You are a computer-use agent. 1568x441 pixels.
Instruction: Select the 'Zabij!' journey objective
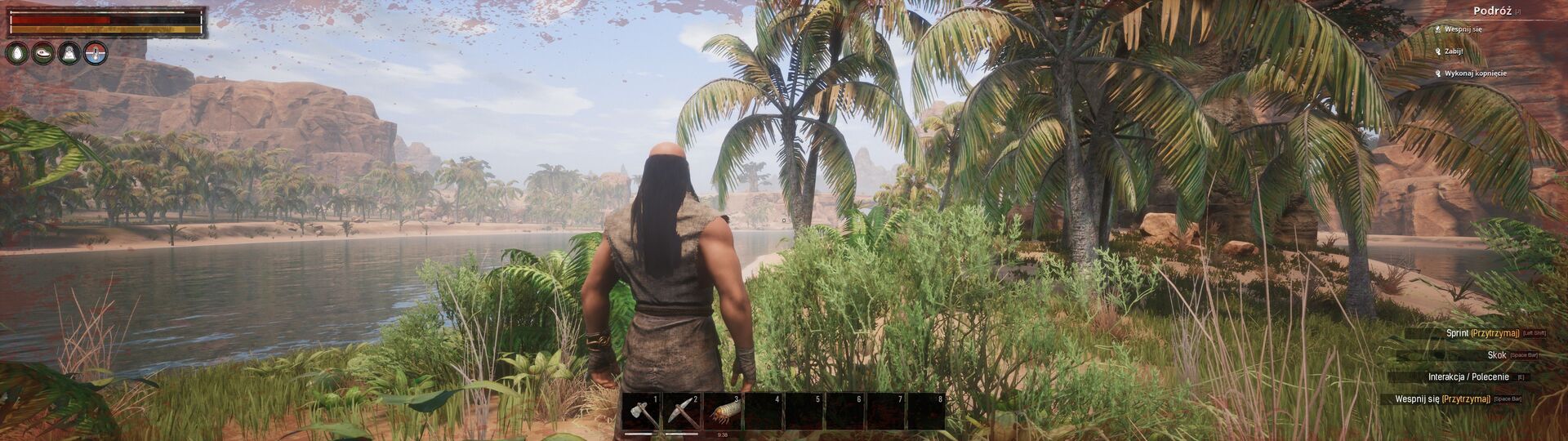point(1453,51)
